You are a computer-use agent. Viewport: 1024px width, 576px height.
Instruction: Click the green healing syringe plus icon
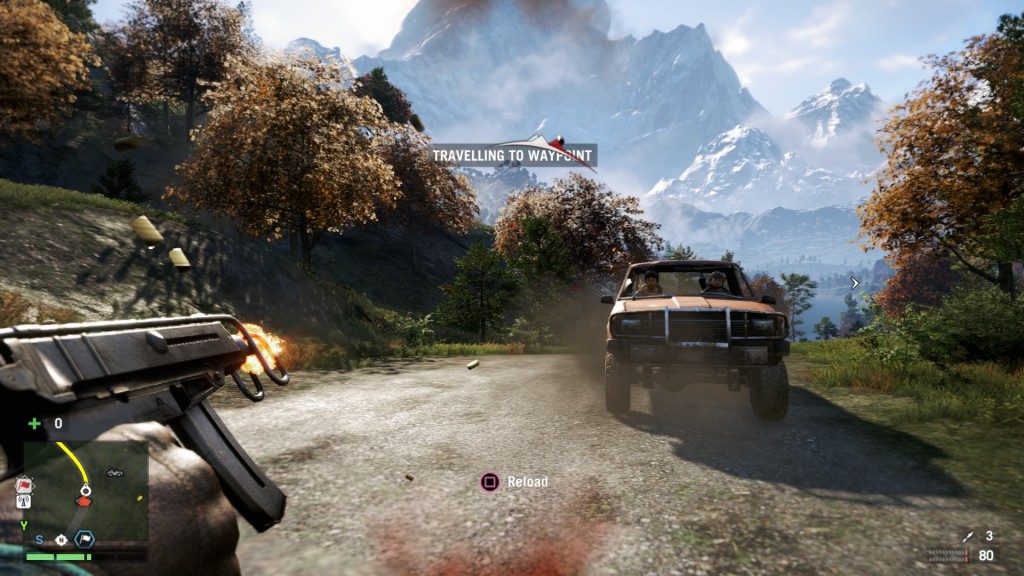pos(34,423)
